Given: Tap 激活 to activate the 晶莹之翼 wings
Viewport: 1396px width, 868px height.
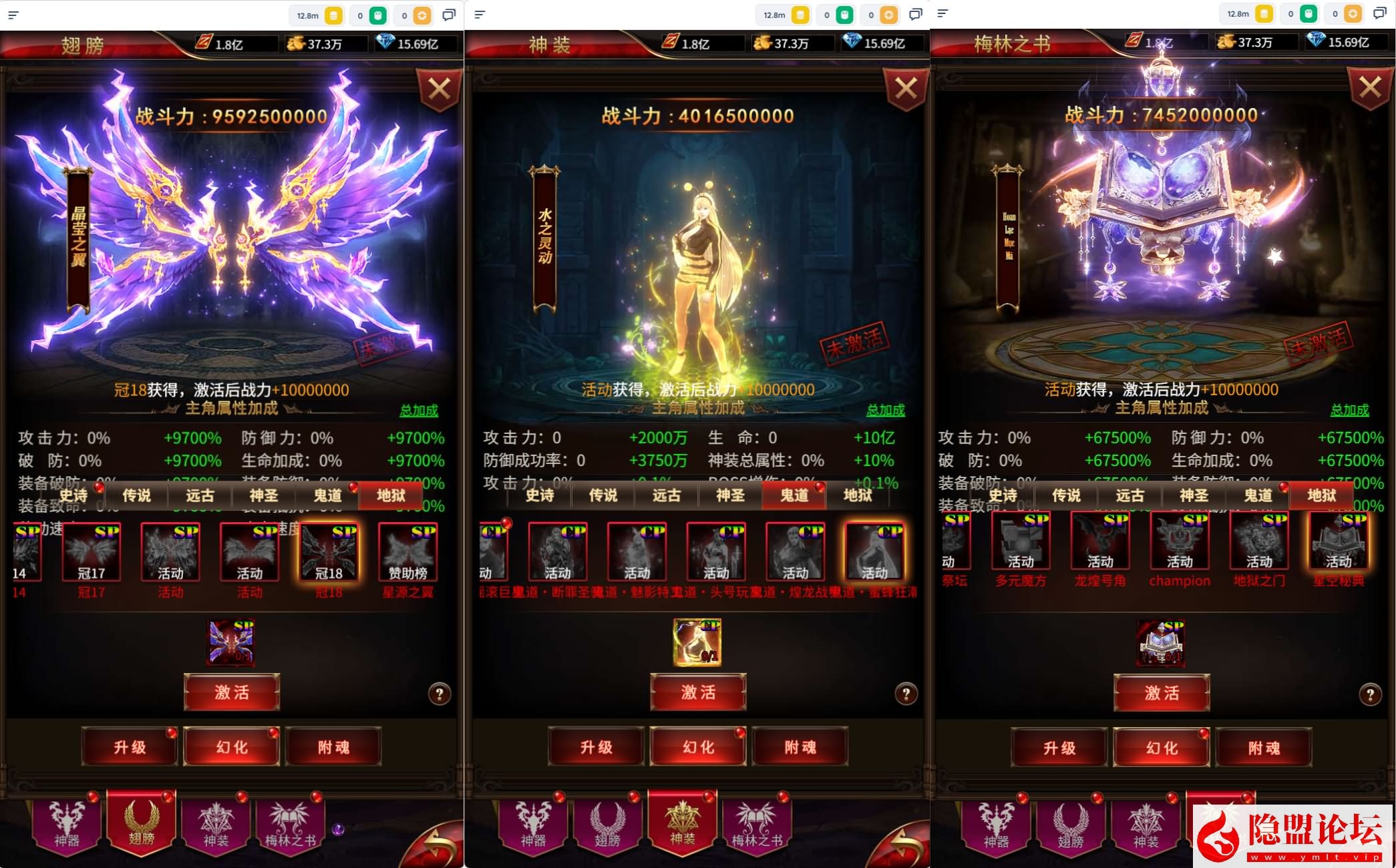Looking at the screenshot, I should (232, 692).
